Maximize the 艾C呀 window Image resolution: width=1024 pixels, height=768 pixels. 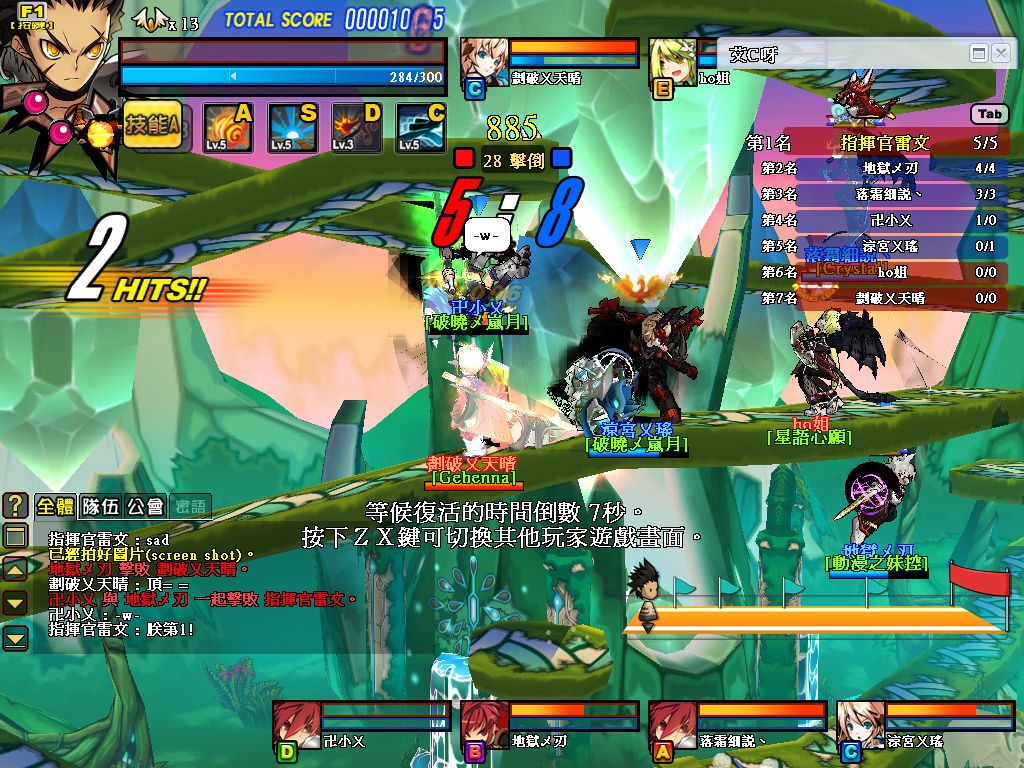pyautogui.click(x=979, y=53)
